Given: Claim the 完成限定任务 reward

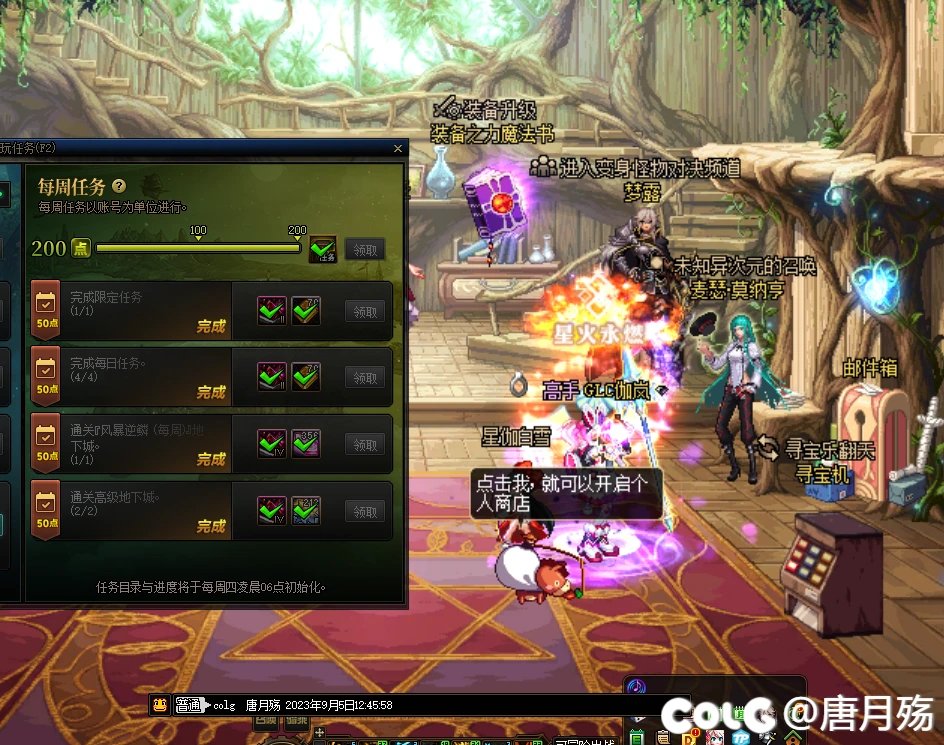Looking at the screenshot, I should (365, 312).
